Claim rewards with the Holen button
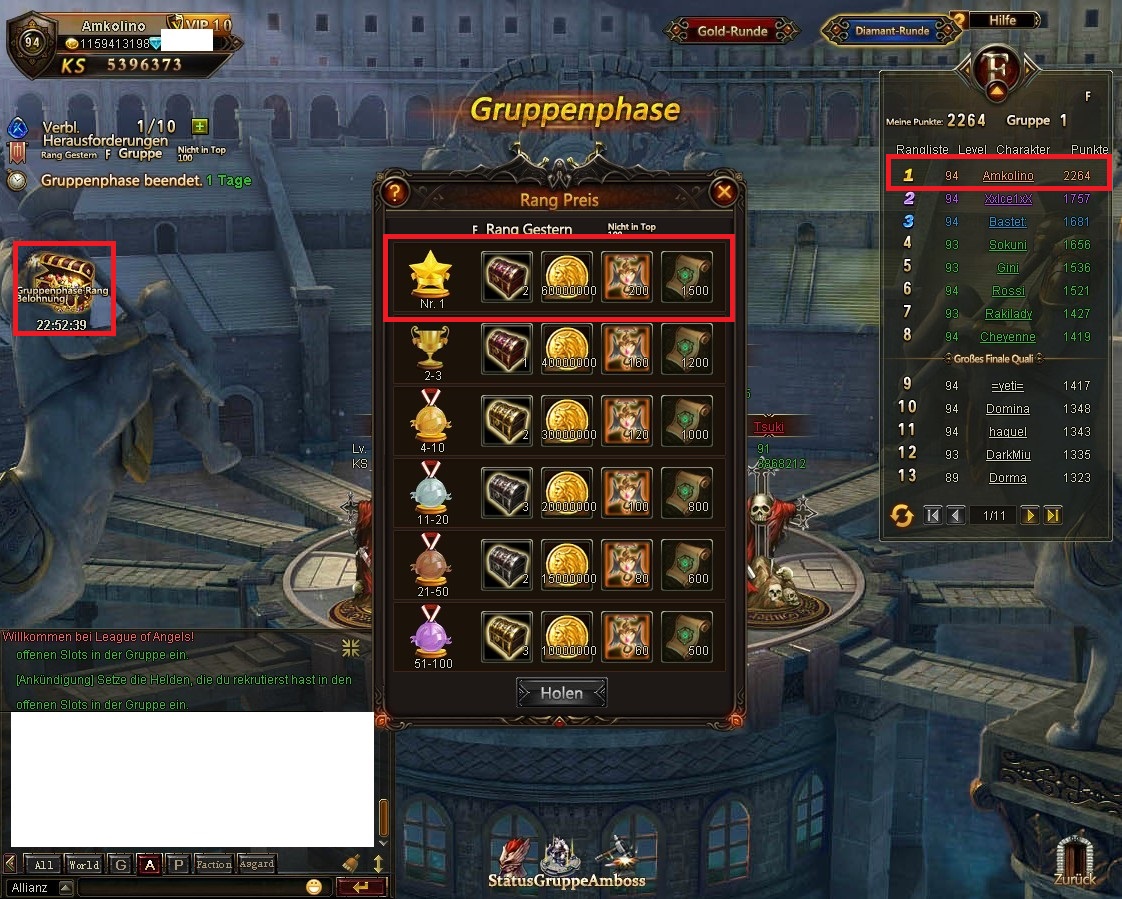1122x899 pixels. pos(561,693)
